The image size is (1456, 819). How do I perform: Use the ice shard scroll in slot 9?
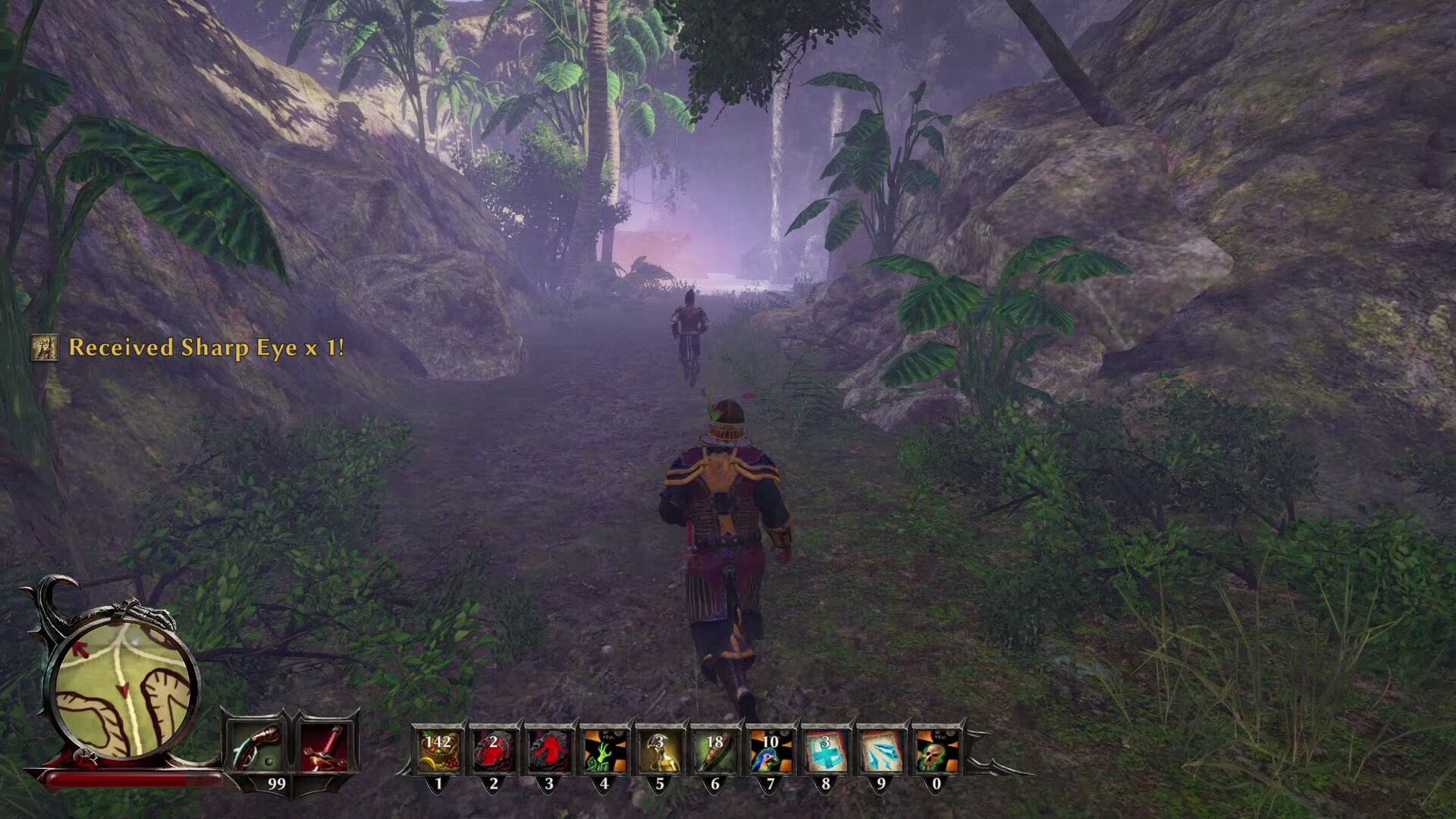(x=881, y=750)
